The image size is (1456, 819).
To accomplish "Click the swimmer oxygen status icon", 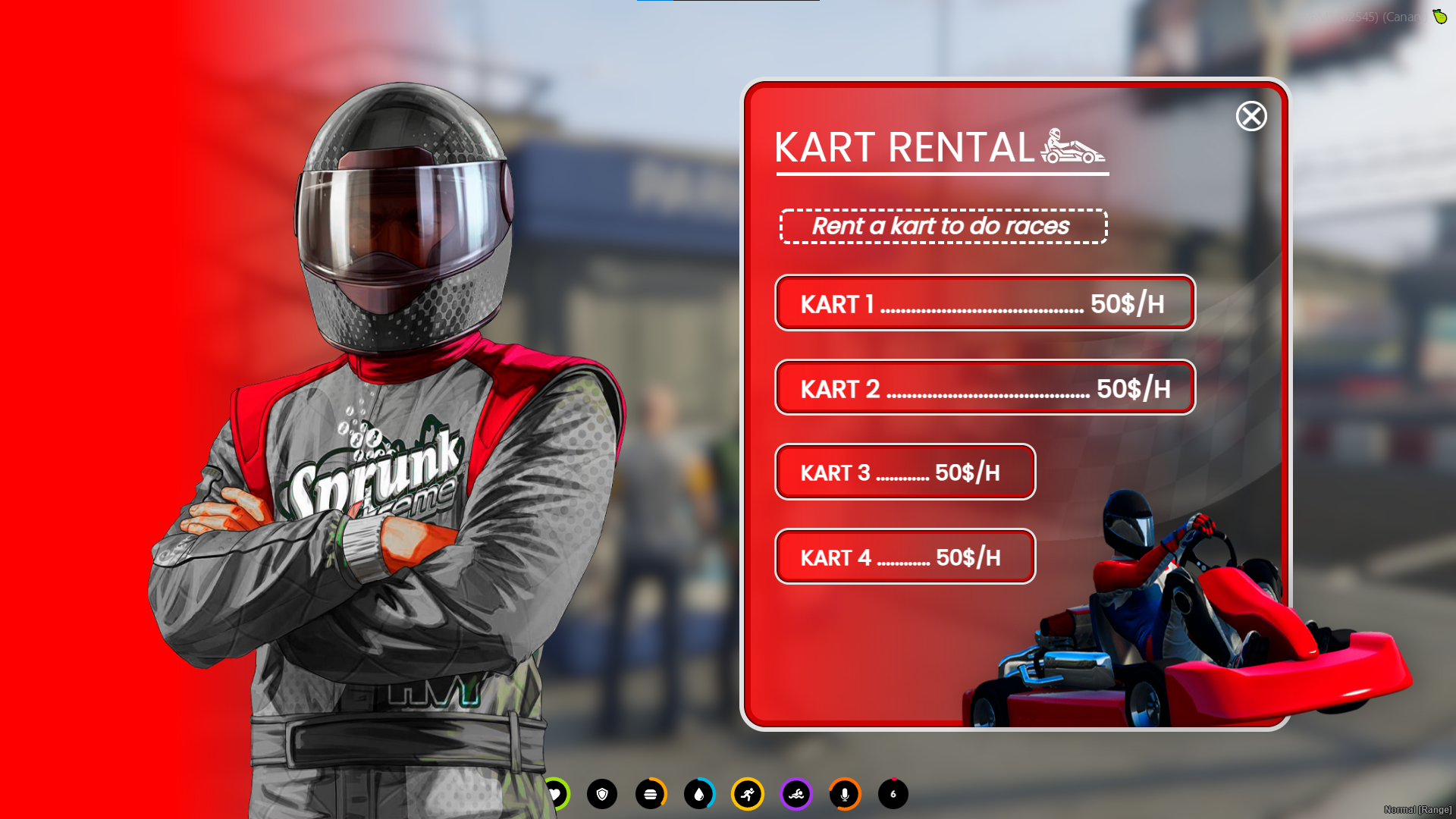I will pyautogui.click(x=796, y=795).
